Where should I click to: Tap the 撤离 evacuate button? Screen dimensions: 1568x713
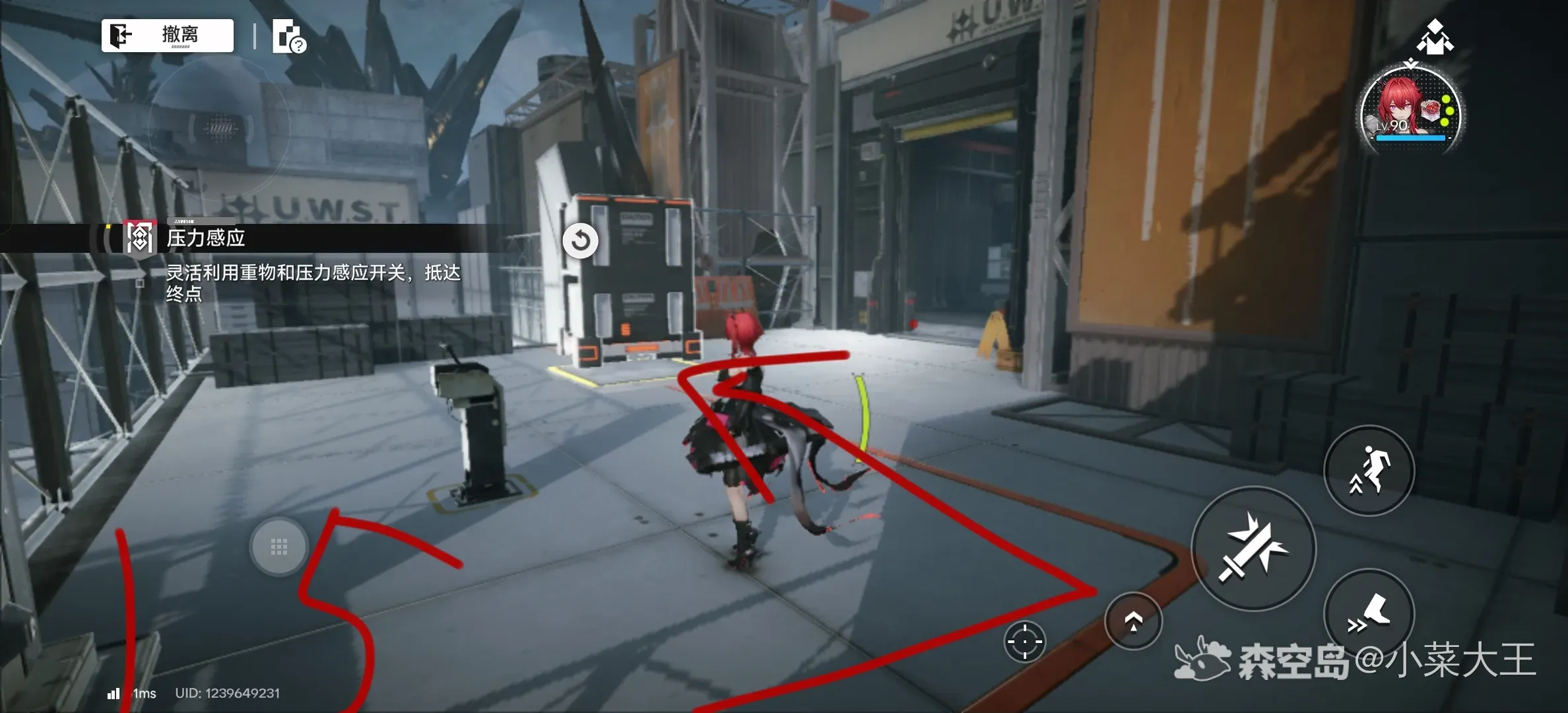(168, 35)
